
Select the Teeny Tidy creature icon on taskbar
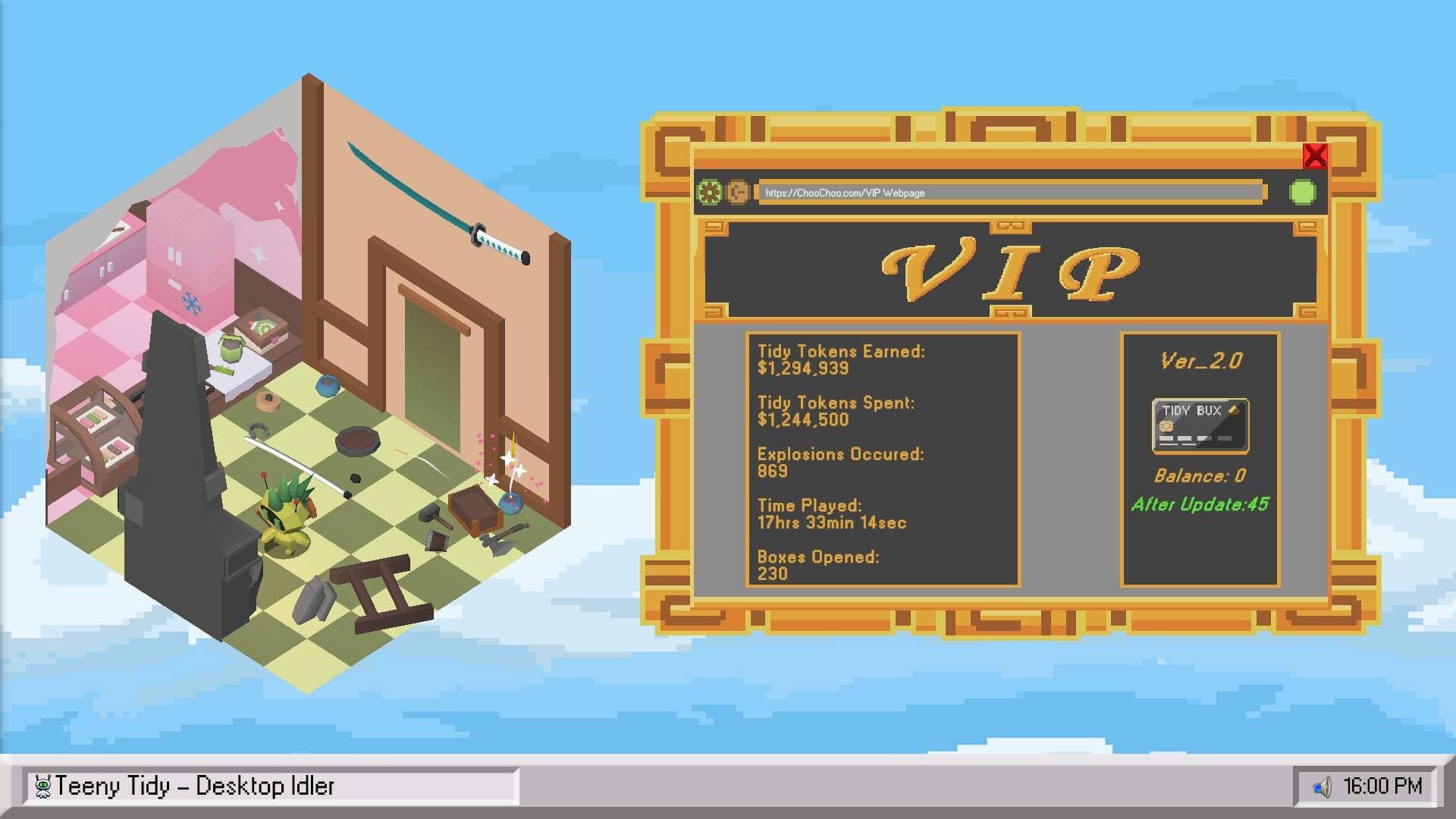pos(42,786)
